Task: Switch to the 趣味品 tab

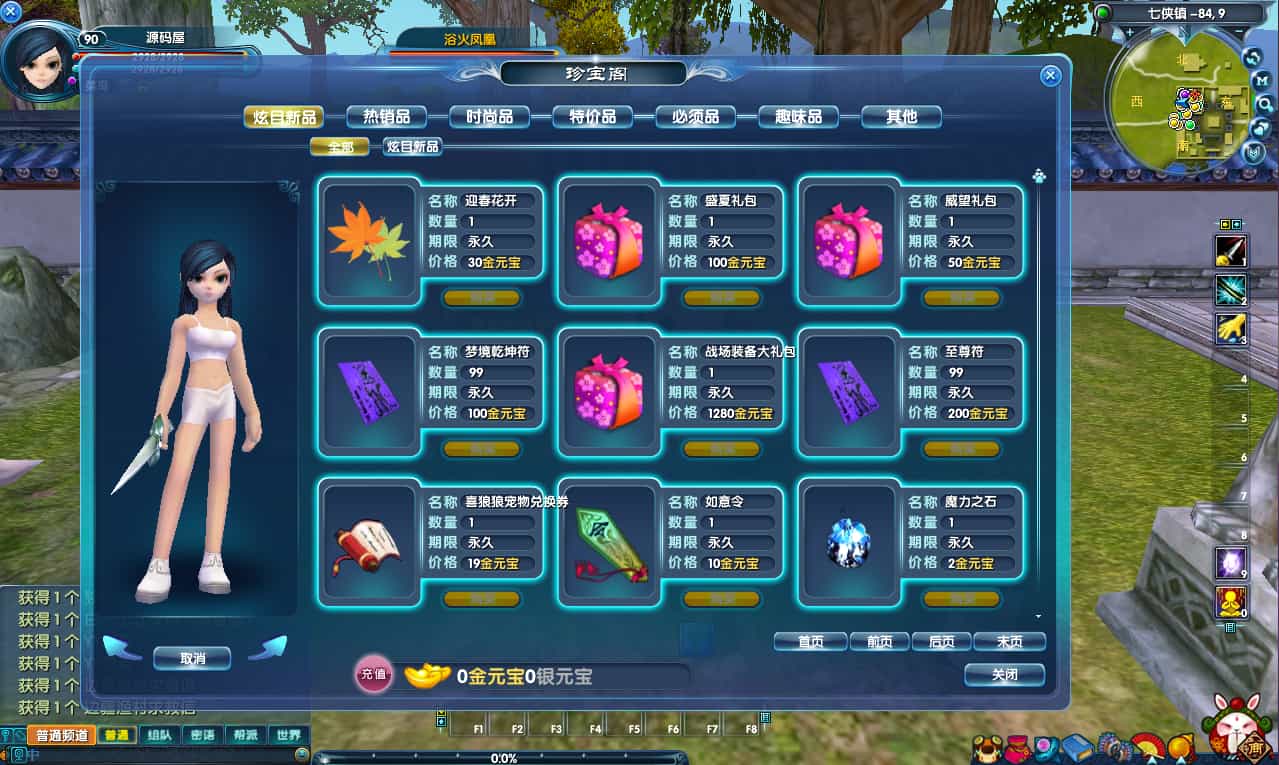Action: pos(798,117)
